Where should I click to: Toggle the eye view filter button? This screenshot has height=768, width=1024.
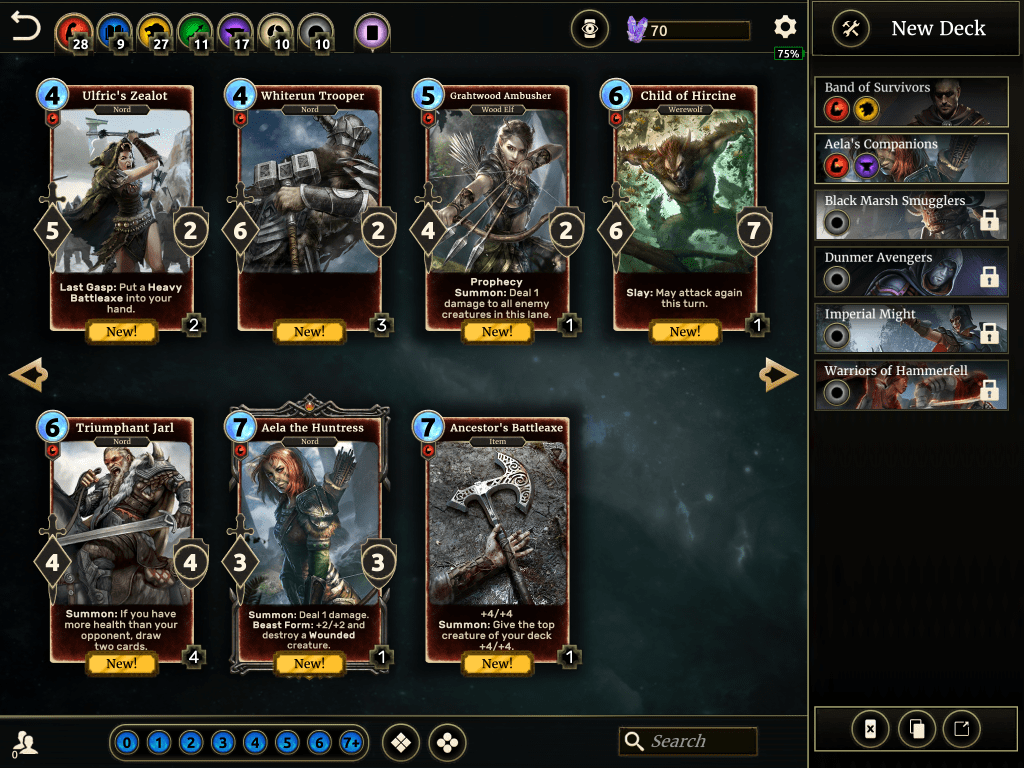pyautogui.click(x=590, y=30)
